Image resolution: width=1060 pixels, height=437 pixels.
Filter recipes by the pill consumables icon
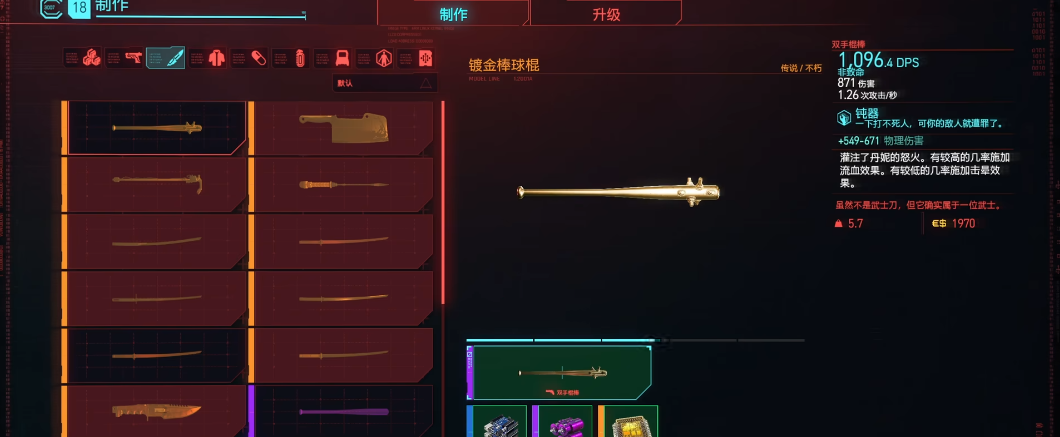coord(258,58)
